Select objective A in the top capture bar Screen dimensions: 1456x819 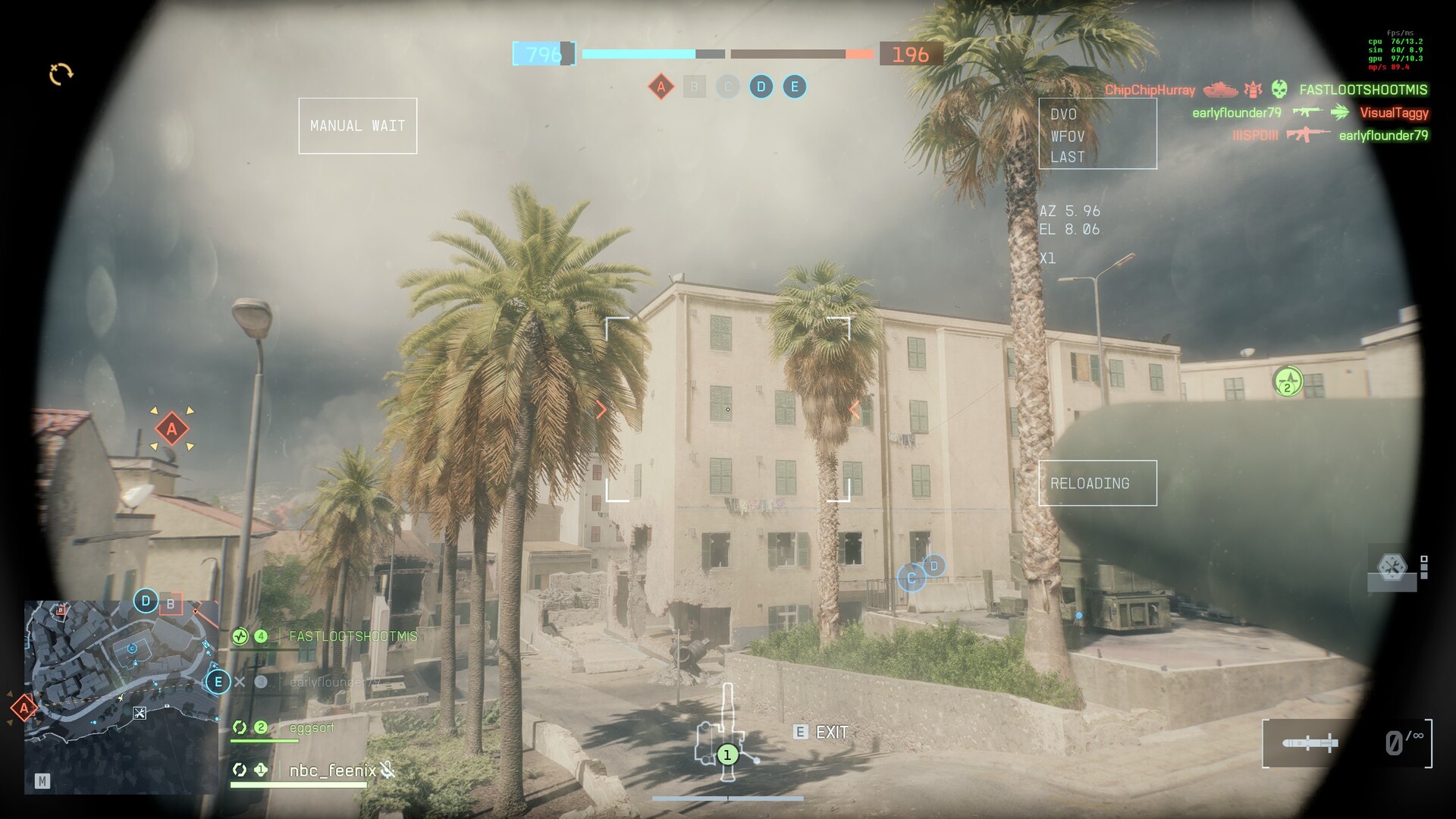[x=661, y=86]
